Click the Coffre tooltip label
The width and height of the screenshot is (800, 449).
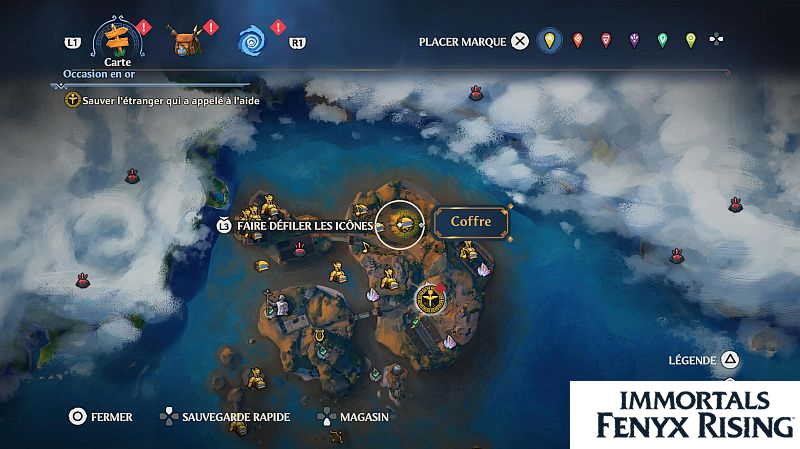click(471, 221)
